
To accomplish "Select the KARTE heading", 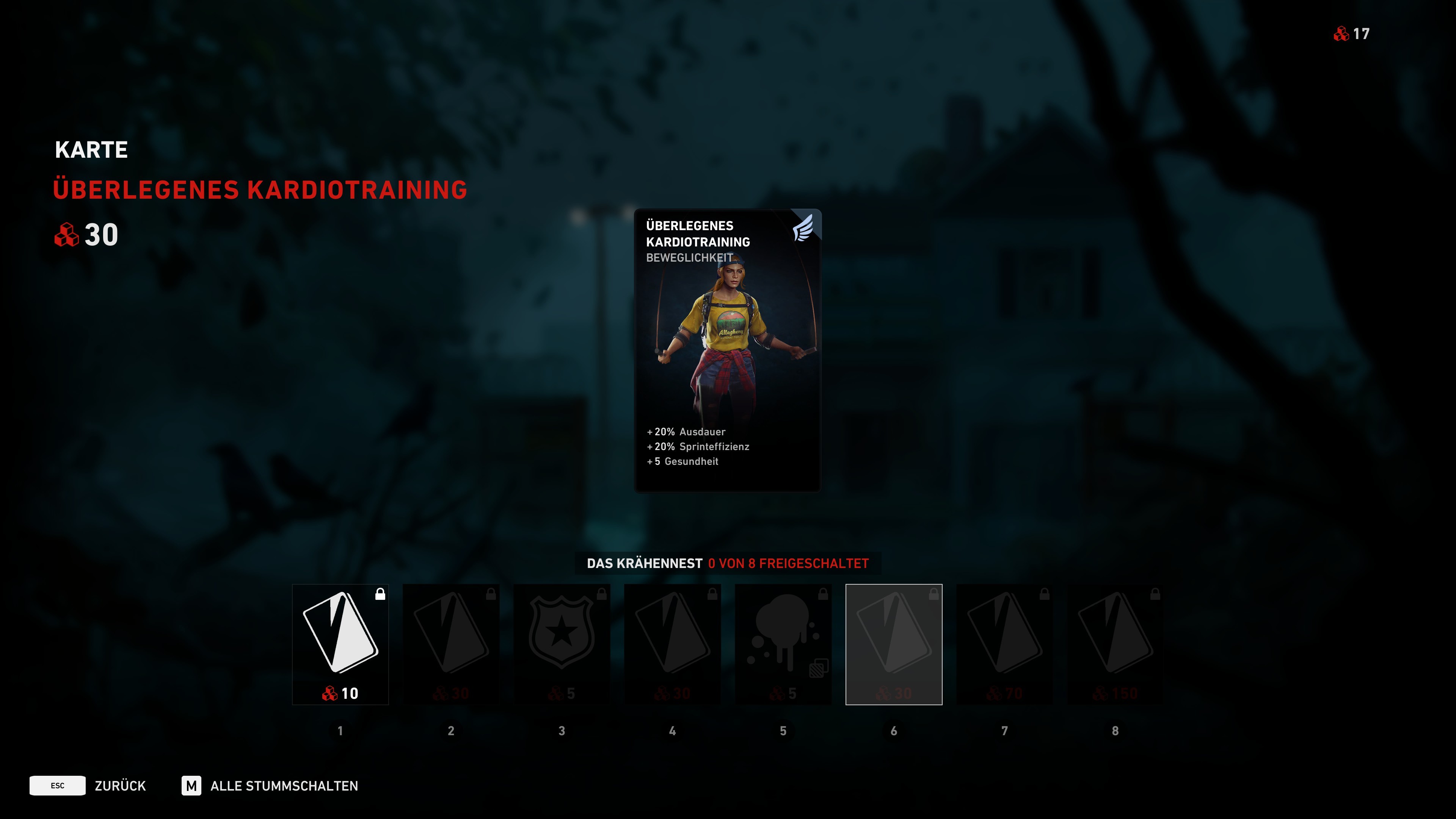I will 91,149.
